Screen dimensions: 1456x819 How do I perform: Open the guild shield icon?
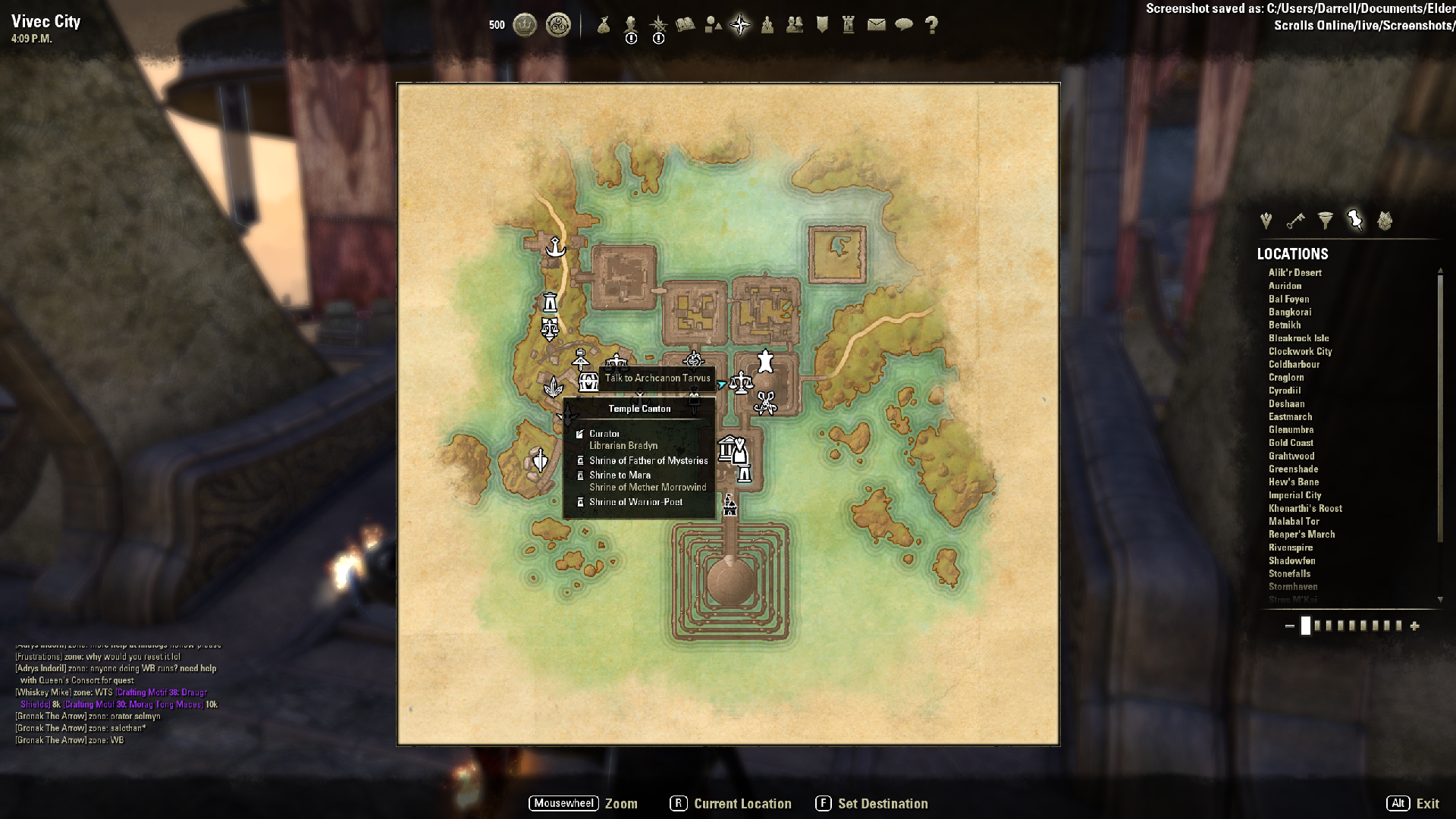click(x=822, y=25)
